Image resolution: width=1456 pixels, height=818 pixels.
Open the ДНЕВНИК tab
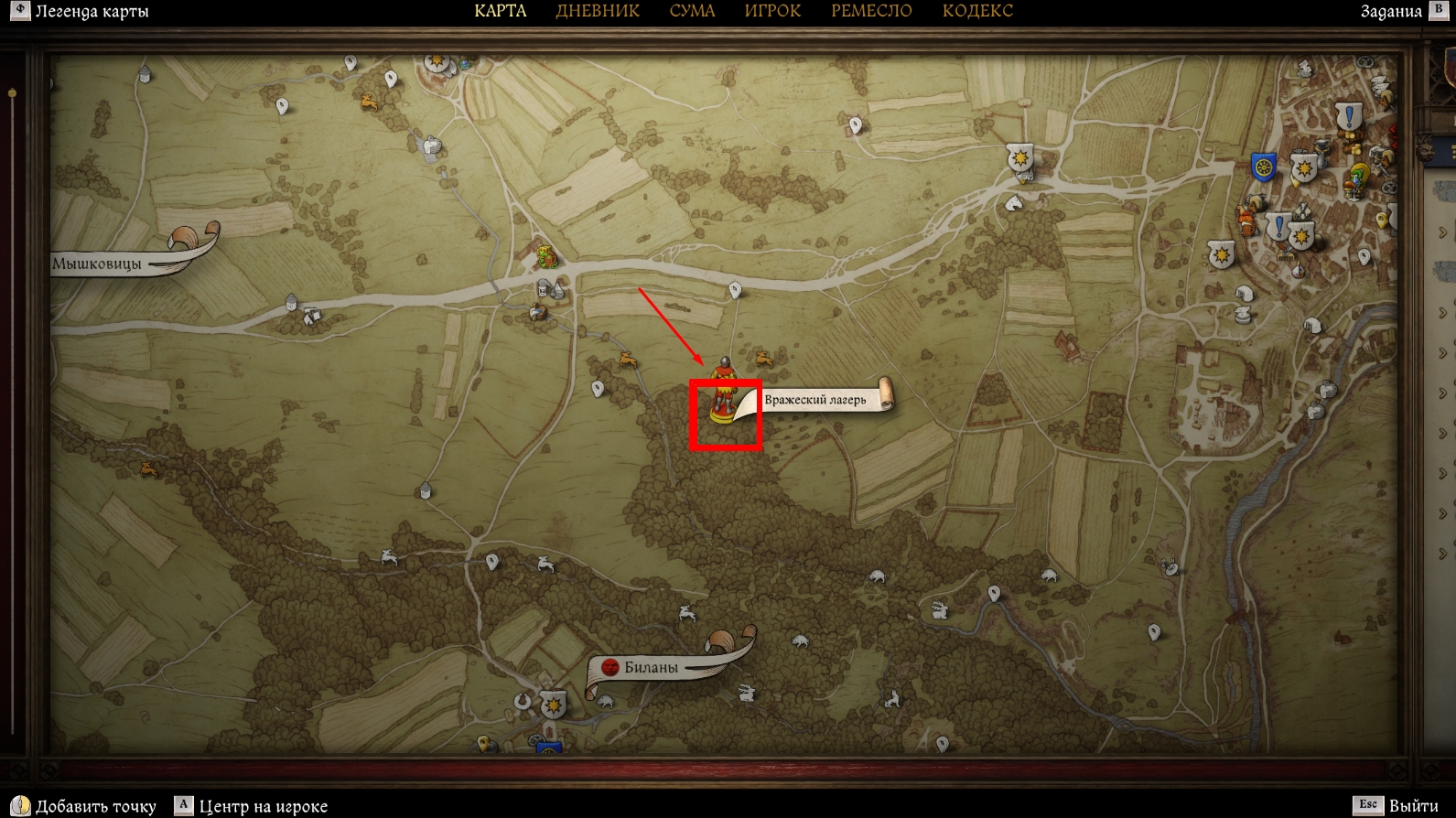pyautogui.click(x=598, y=11)
